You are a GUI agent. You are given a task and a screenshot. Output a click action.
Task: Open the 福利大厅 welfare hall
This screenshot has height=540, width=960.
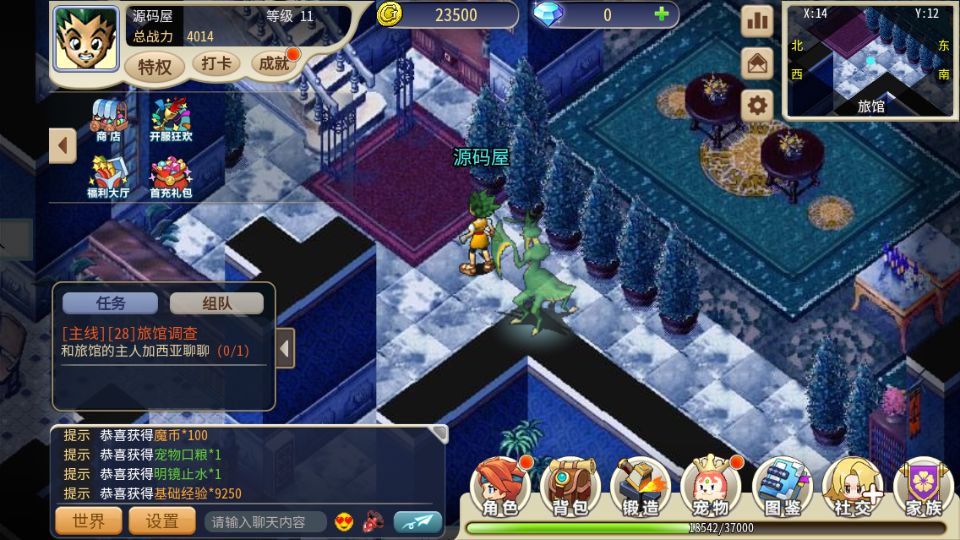[x=108, y=176]
